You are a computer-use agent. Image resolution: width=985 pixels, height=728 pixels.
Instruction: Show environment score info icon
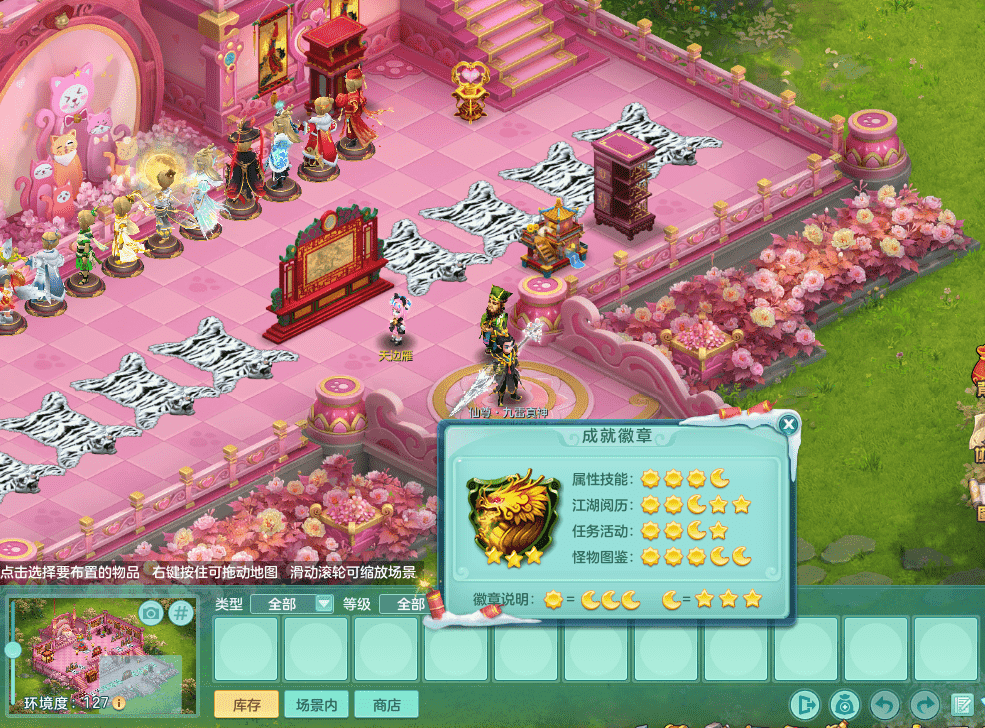point(119,703)
